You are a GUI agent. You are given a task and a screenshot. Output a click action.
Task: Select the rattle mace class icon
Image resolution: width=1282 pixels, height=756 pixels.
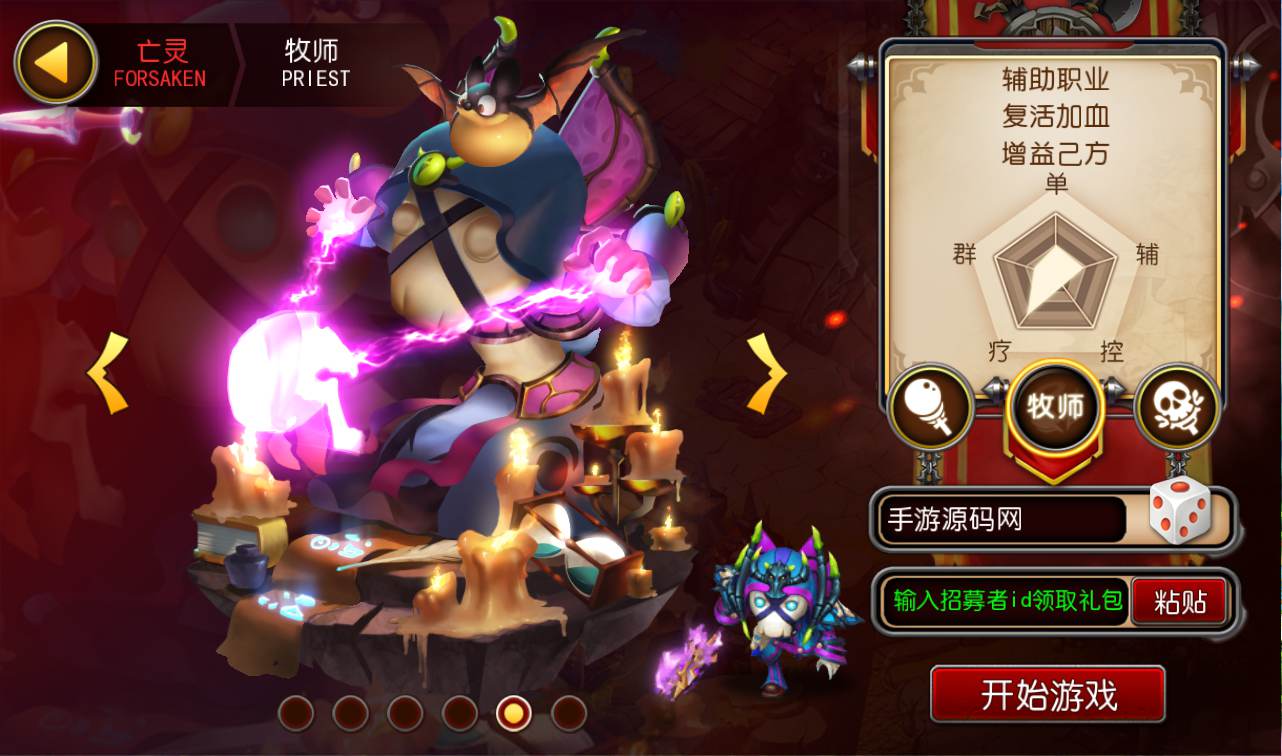(x=930, y=407)
